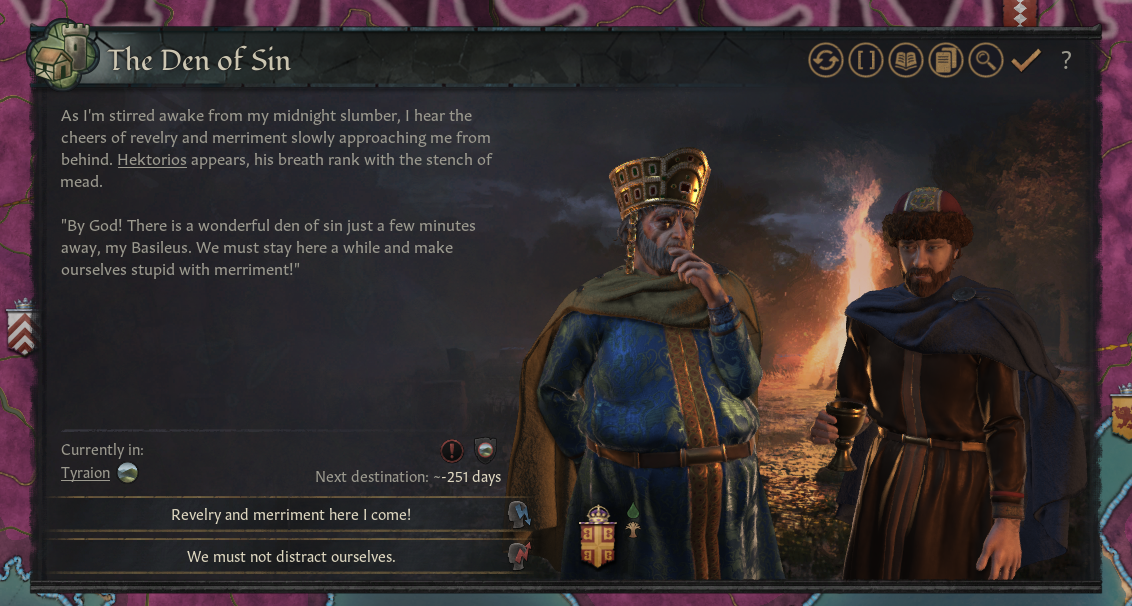The image size is (1132, 606).
Task: Choose "Revelry and merriment here I come!"
Action: click(290, 515)
